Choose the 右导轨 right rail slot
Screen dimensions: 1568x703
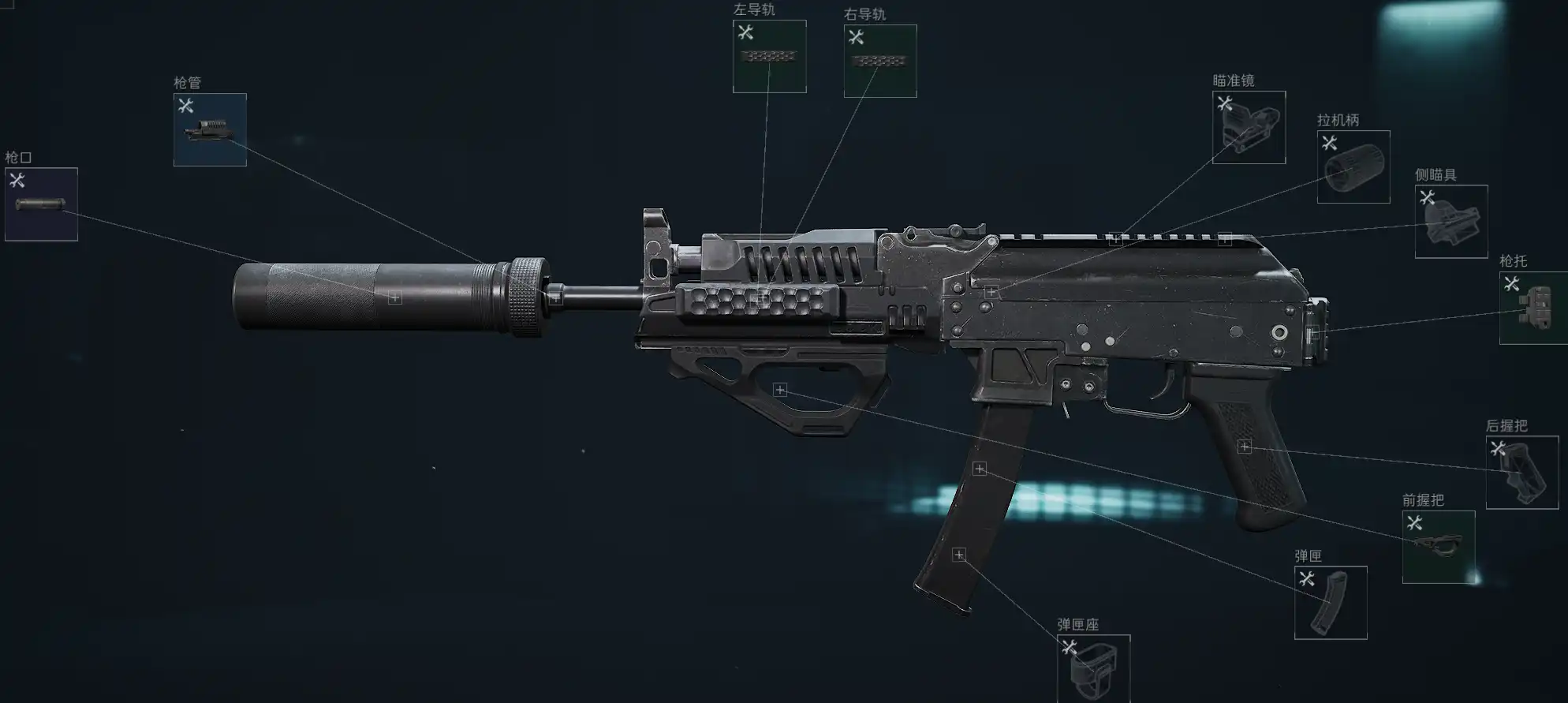pyautogui.click(x=879, y=61)
